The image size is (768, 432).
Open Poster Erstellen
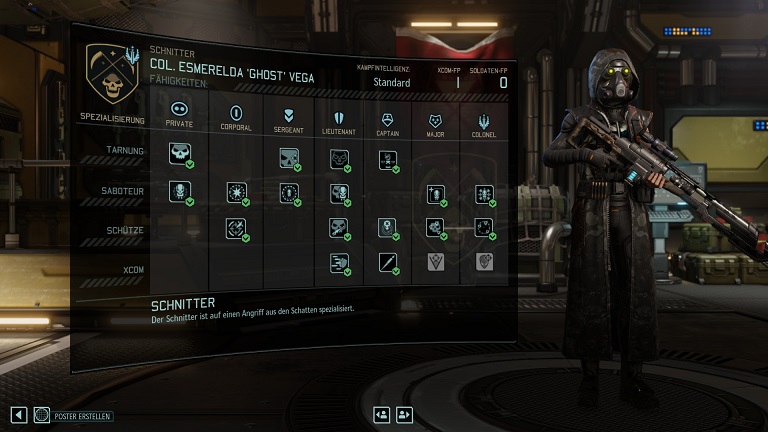(73, 415)
